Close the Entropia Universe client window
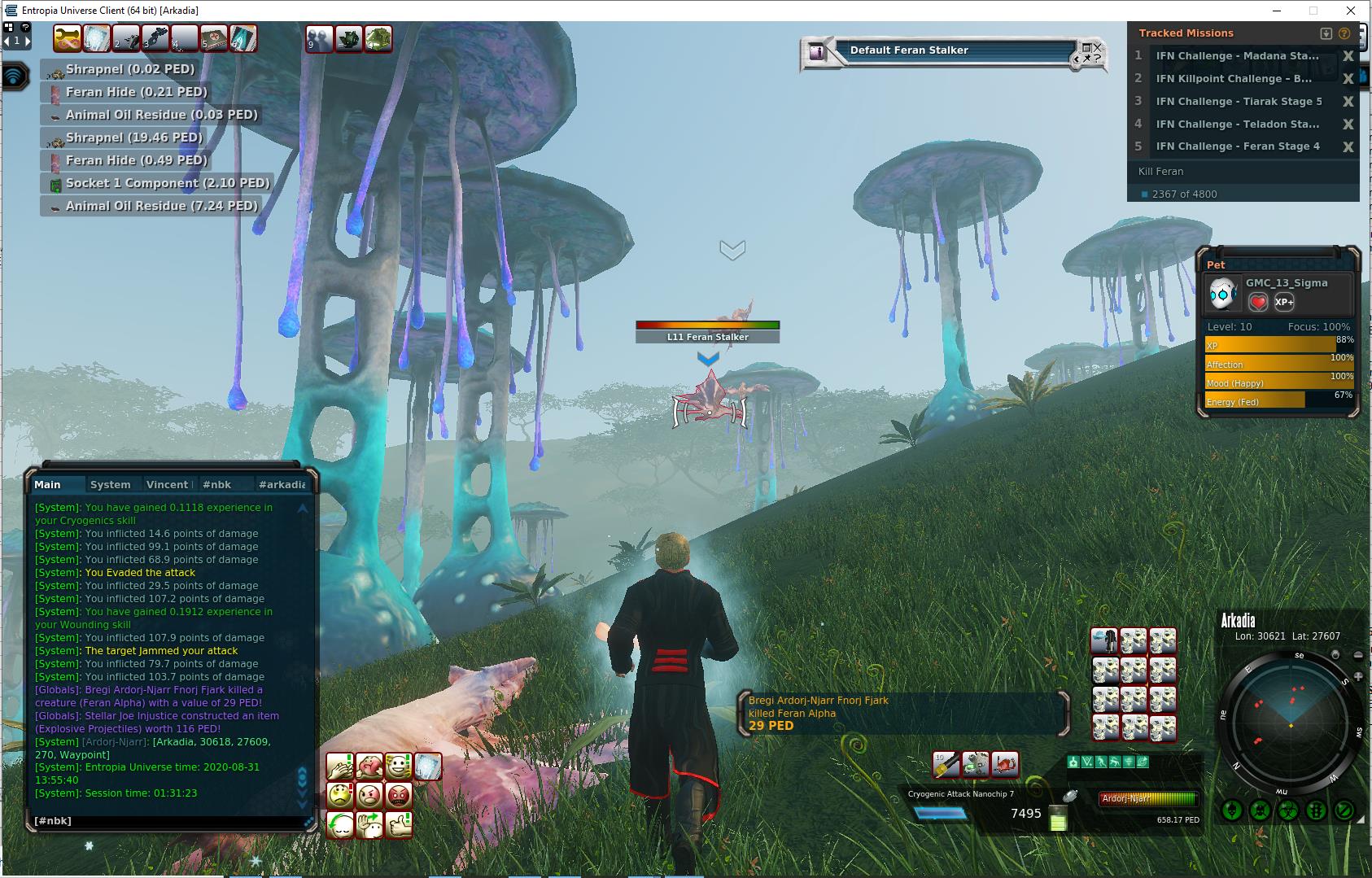Screen dimensions: 1372x878 coord(1352,11)
